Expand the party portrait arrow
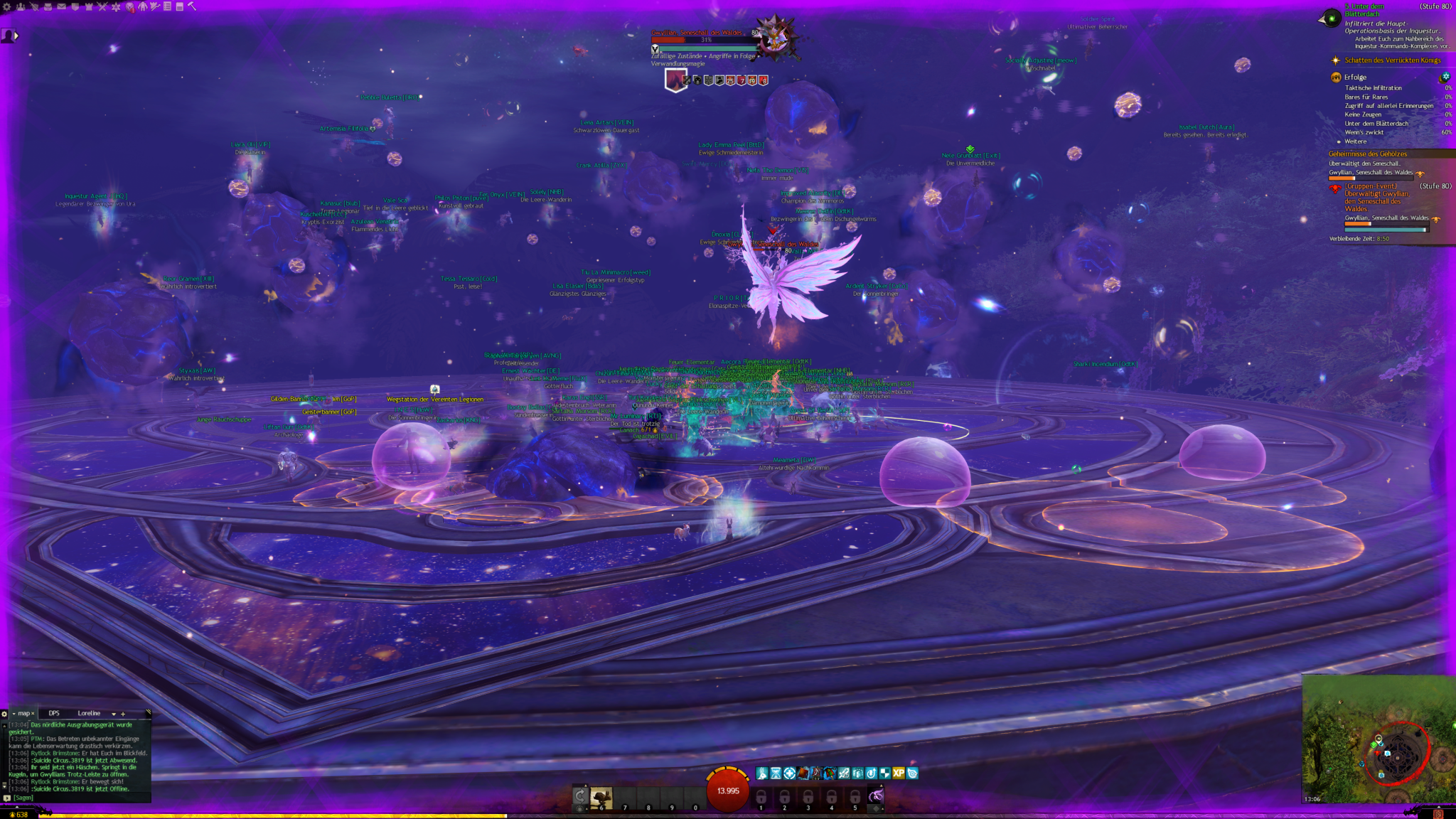Image resolution: width=1456 pixels, height=819 pixels. pyautogui.click(x=16, y=36)
